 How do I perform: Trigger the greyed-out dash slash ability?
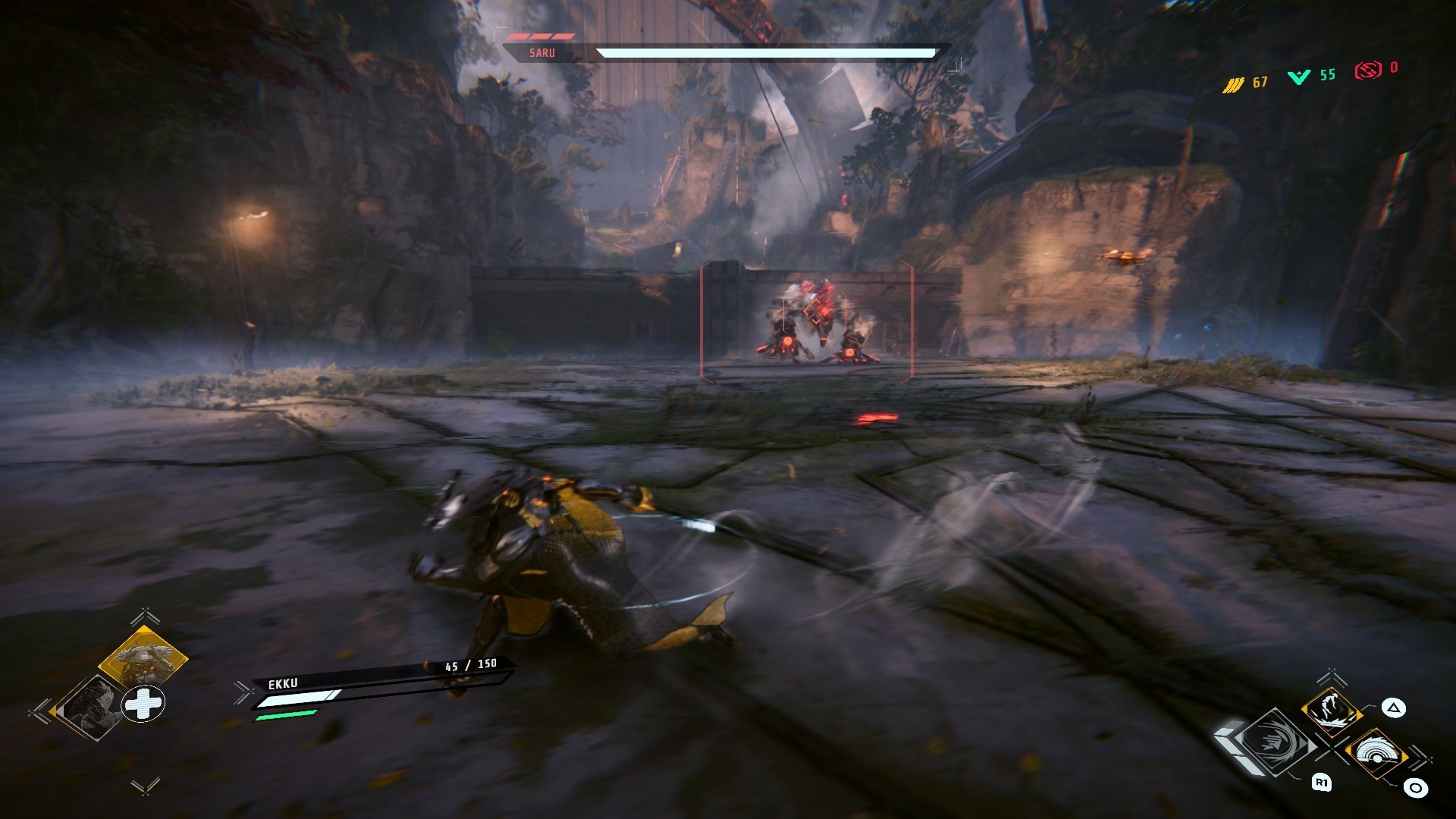(1279, 742)
